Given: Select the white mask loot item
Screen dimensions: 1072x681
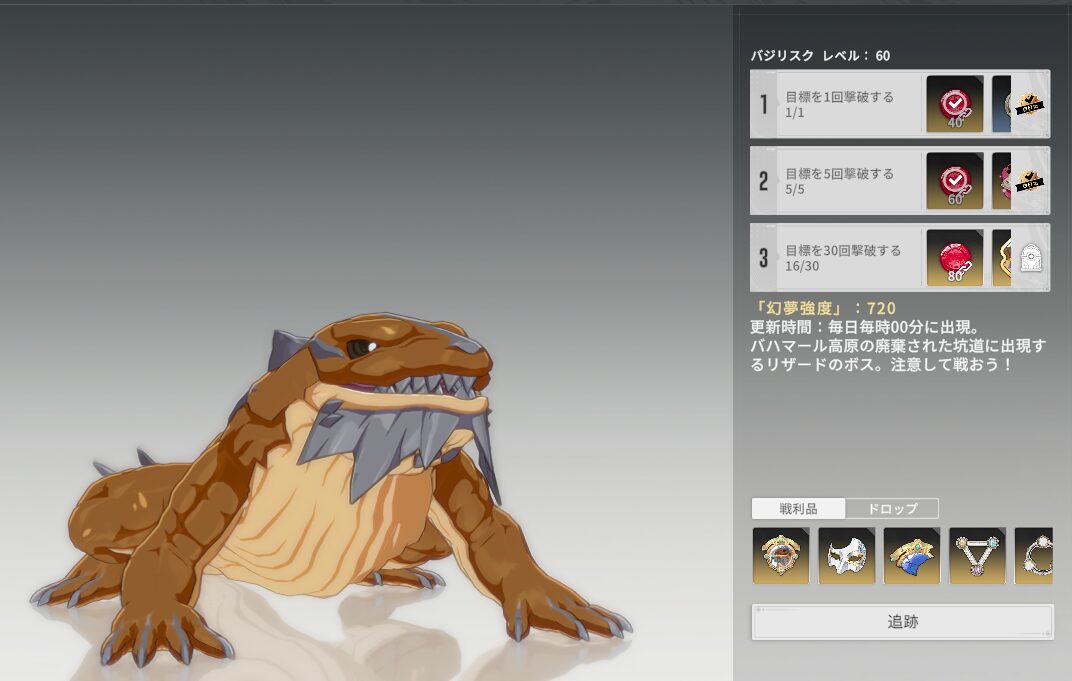Looking at the screenshot, I should [846, 556].
